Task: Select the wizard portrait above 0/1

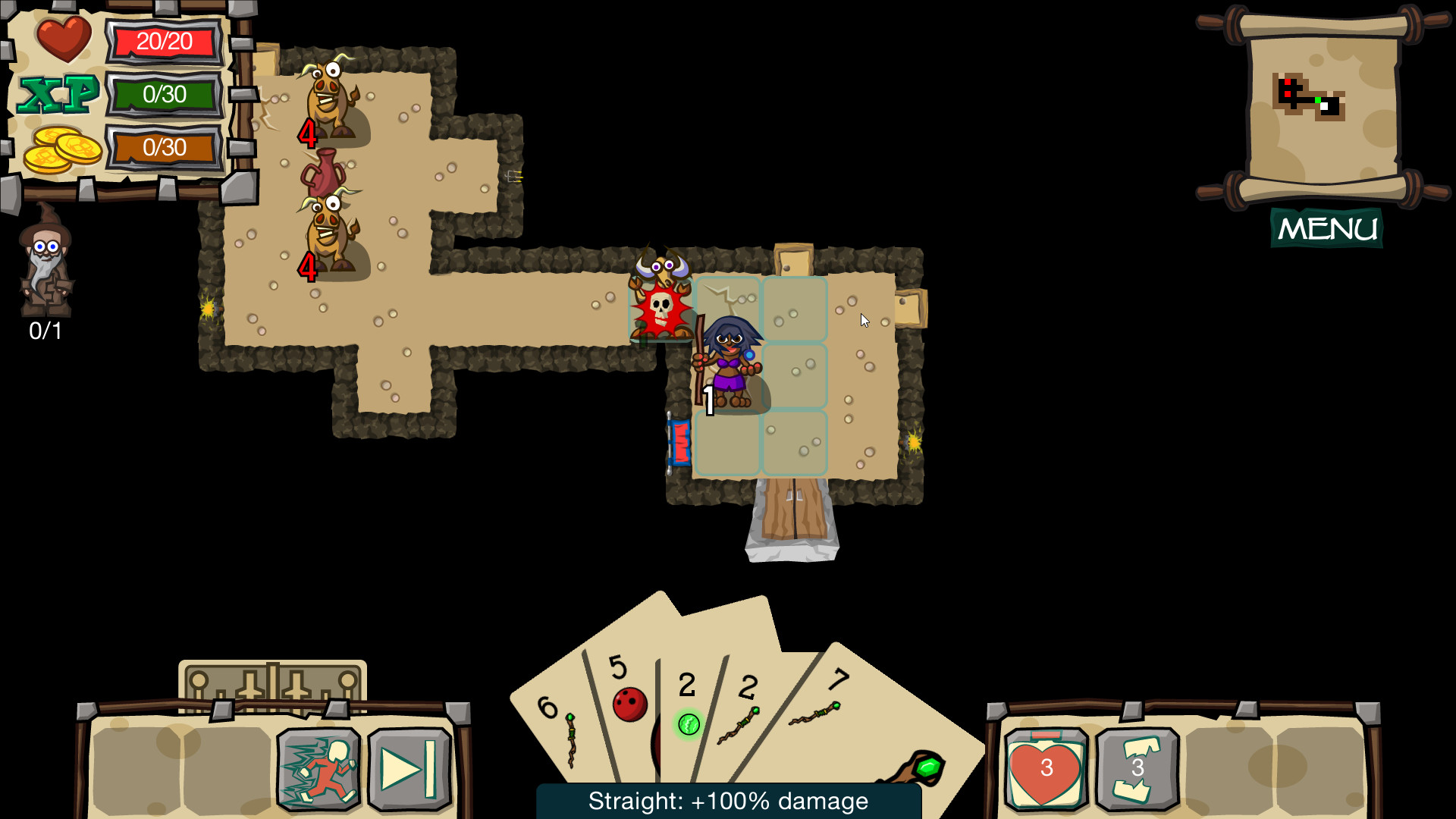Action: 45,269
